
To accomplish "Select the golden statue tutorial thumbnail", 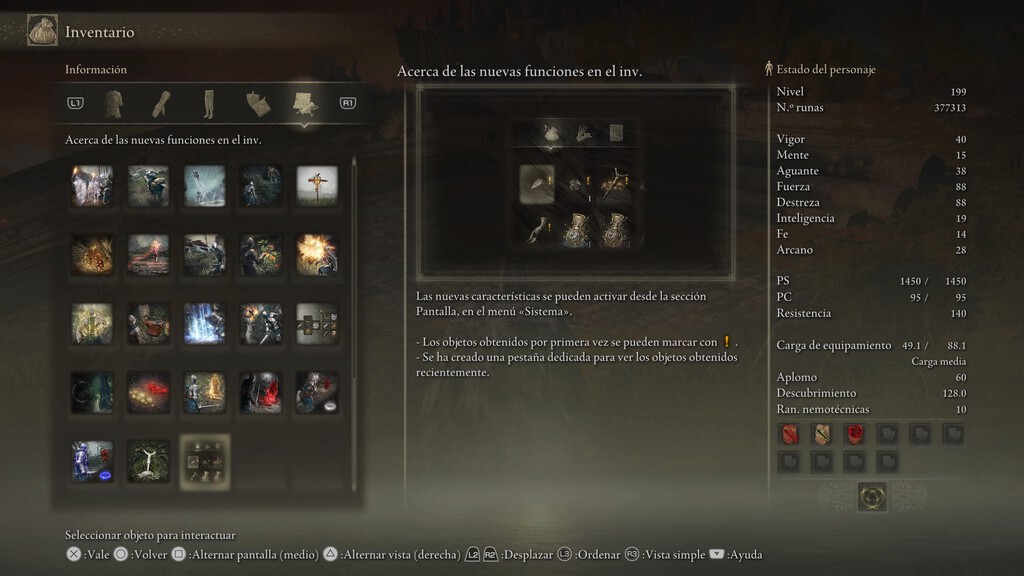I will [93, 324].
